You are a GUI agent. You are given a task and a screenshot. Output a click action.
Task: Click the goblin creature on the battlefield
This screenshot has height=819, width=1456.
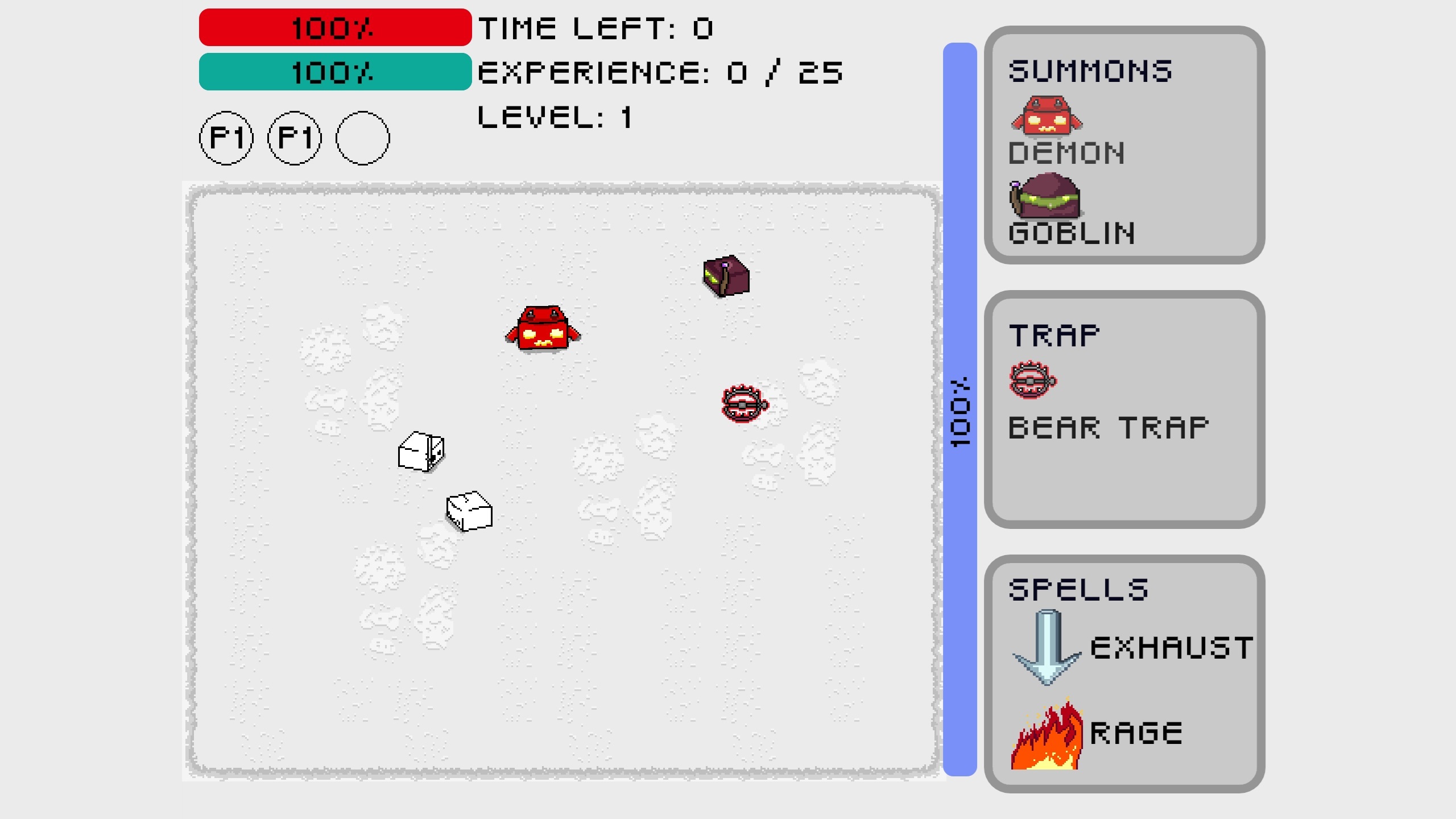point(727,275)
